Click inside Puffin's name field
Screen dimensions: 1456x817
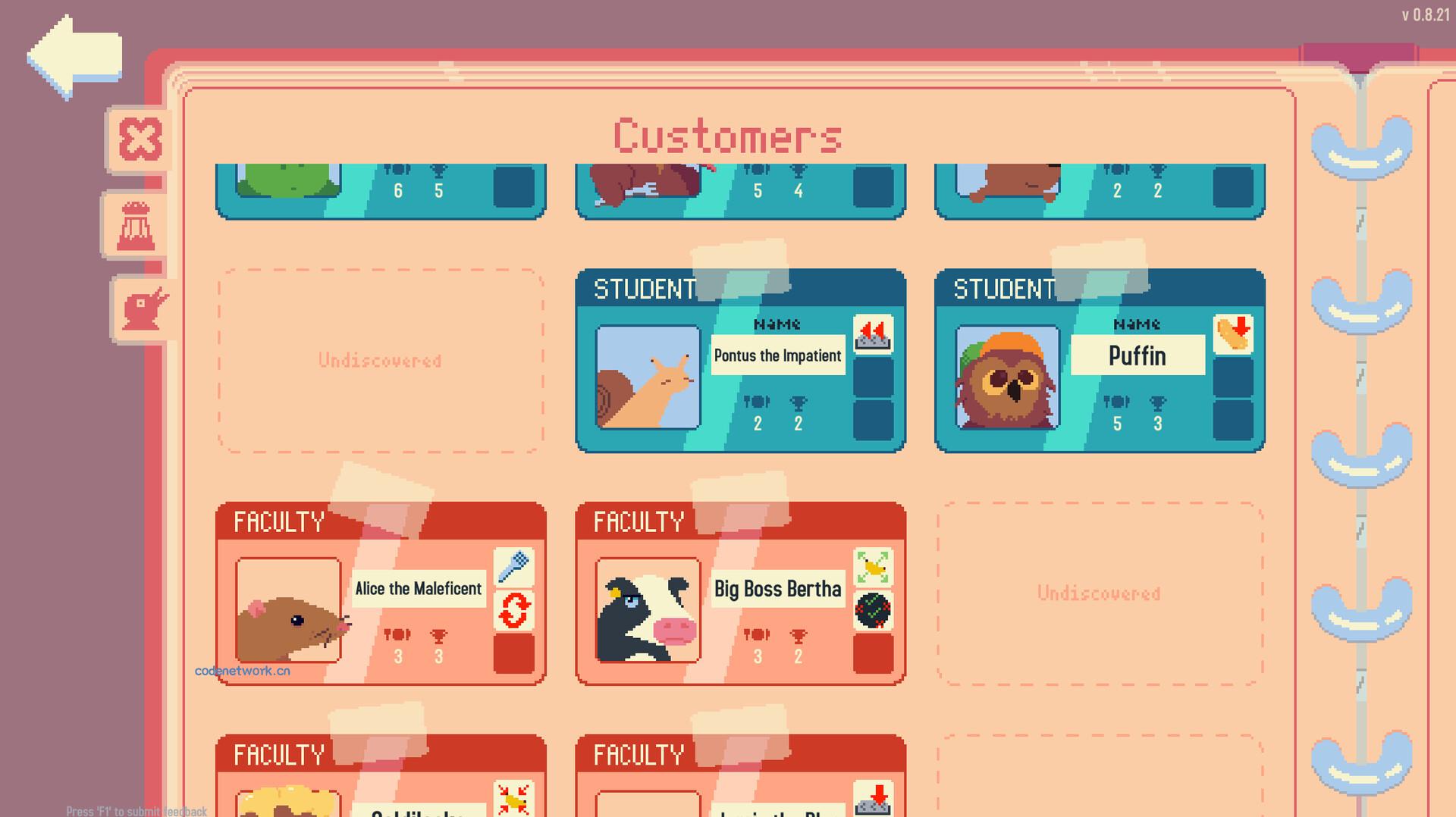coord(1136,355)
